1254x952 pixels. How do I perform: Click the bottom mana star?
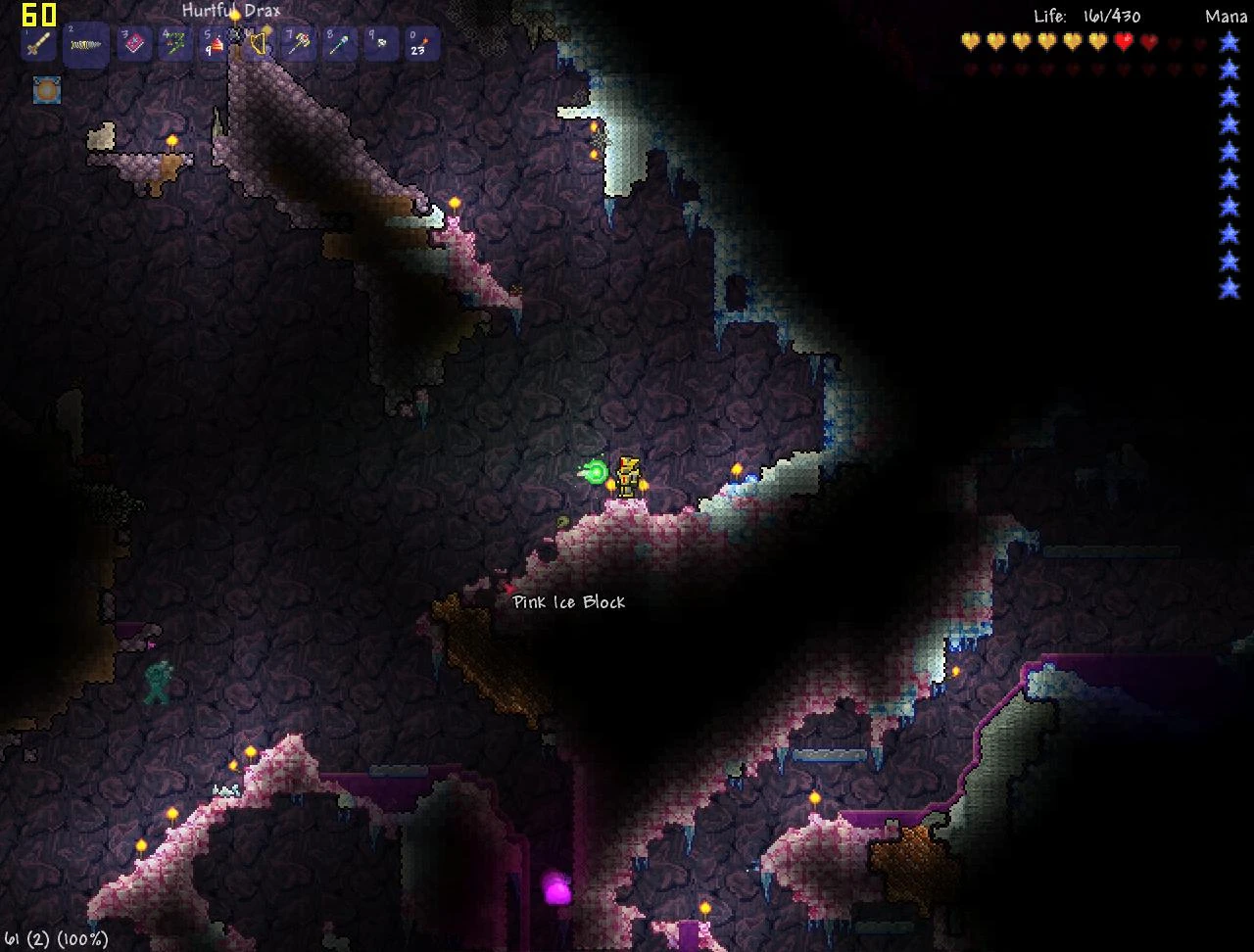tap(1228, 289)
